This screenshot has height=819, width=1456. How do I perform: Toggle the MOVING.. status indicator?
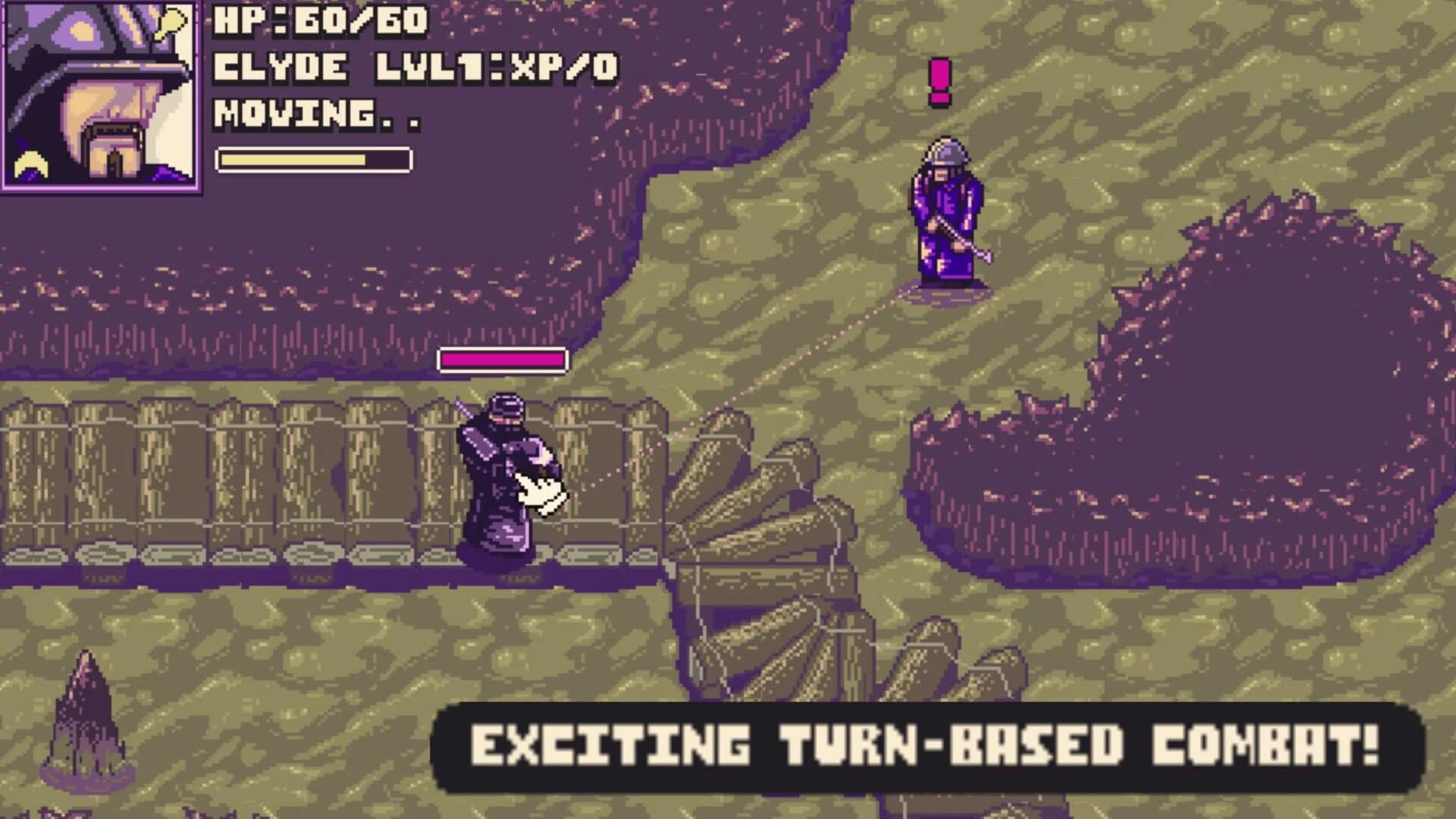coord(315,114)
